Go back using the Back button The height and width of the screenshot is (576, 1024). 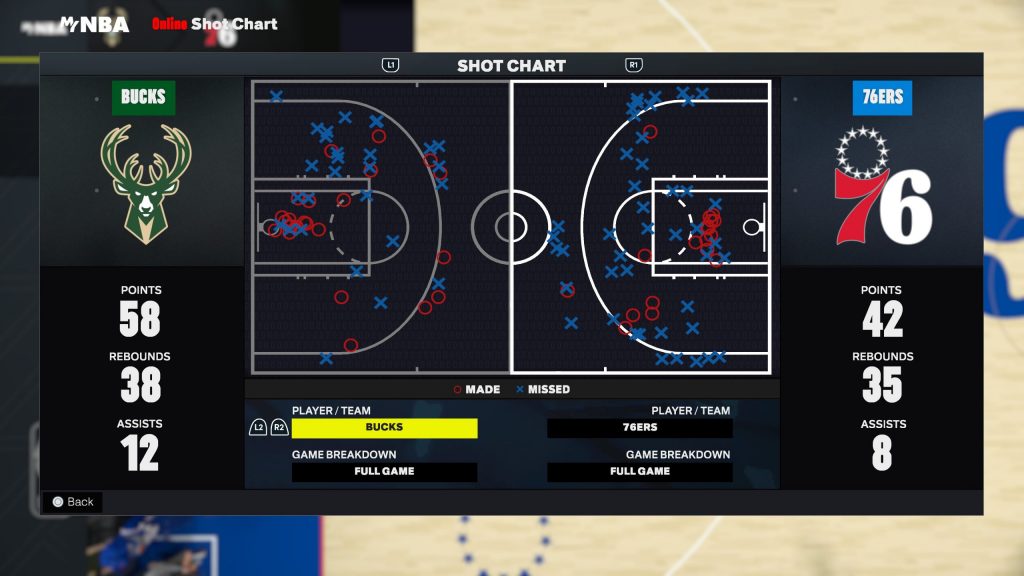(72, 502)
